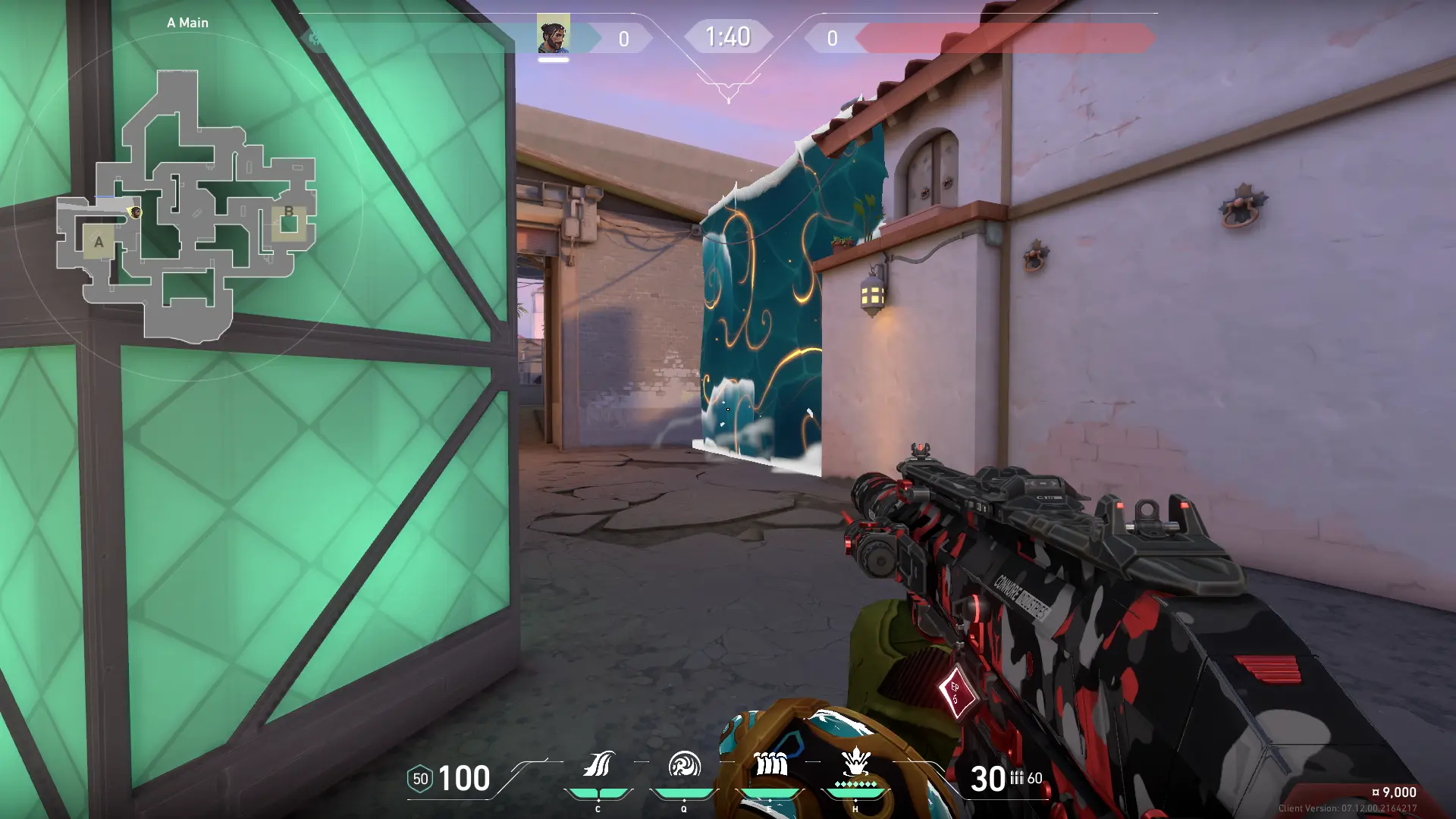This screenshot has height=819, width=1456.
Task: Trigger the Reckoning ultimate ability icon
Action: (x=855, y=763)
